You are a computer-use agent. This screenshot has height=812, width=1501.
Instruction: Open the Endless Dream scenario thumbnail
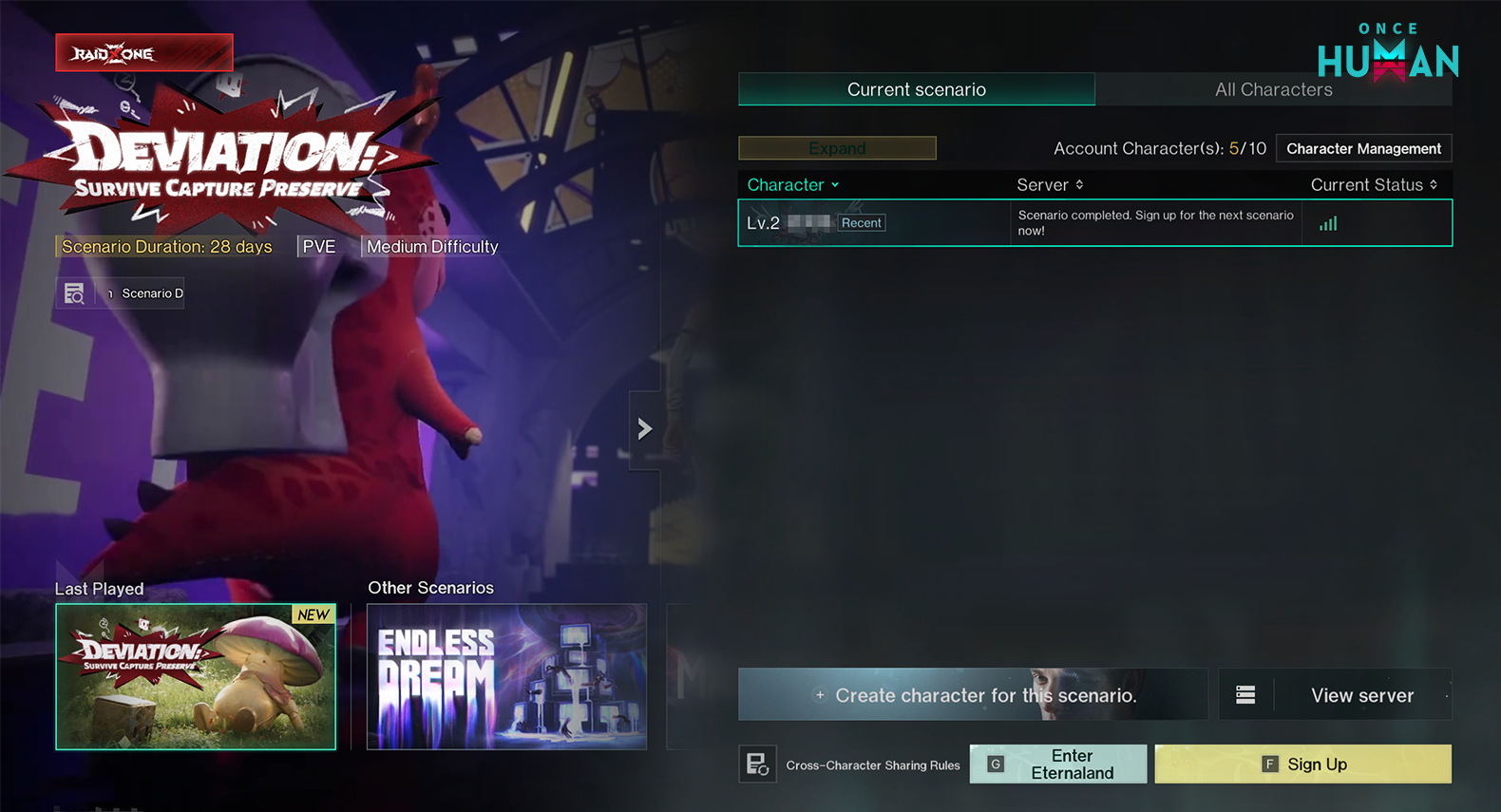pyautogui.click(x=506, y=676)
